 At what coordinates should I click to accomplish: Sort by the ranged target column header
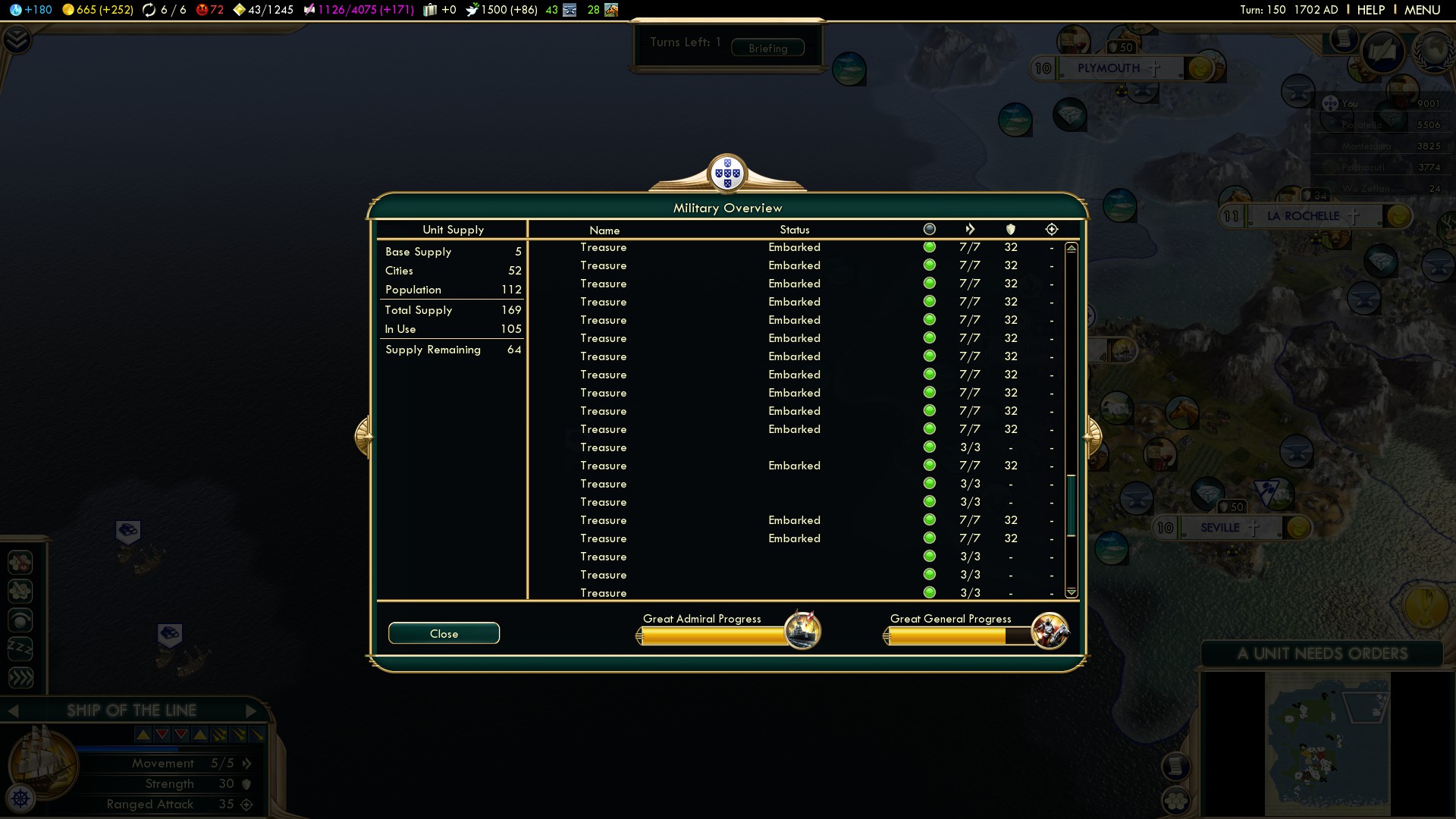[x=1051, y=229]
